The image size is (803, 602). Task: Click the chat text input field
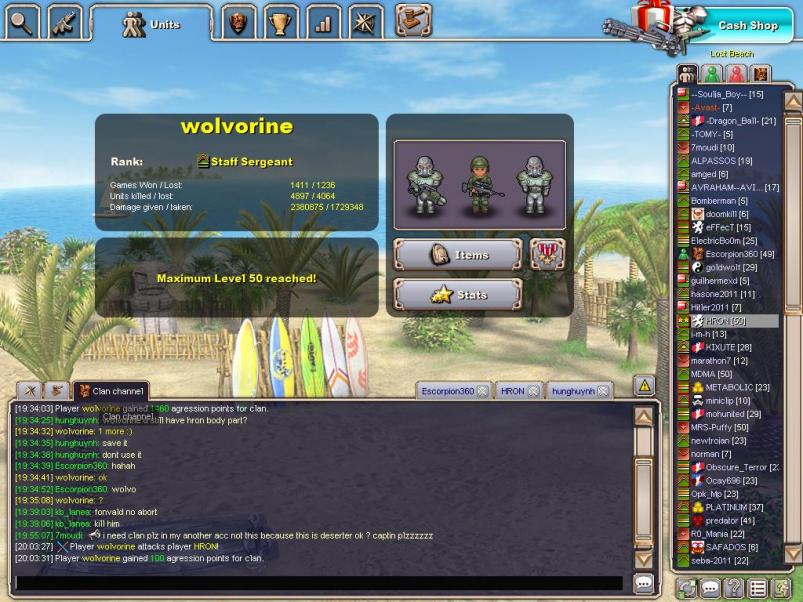pos(320,582)
